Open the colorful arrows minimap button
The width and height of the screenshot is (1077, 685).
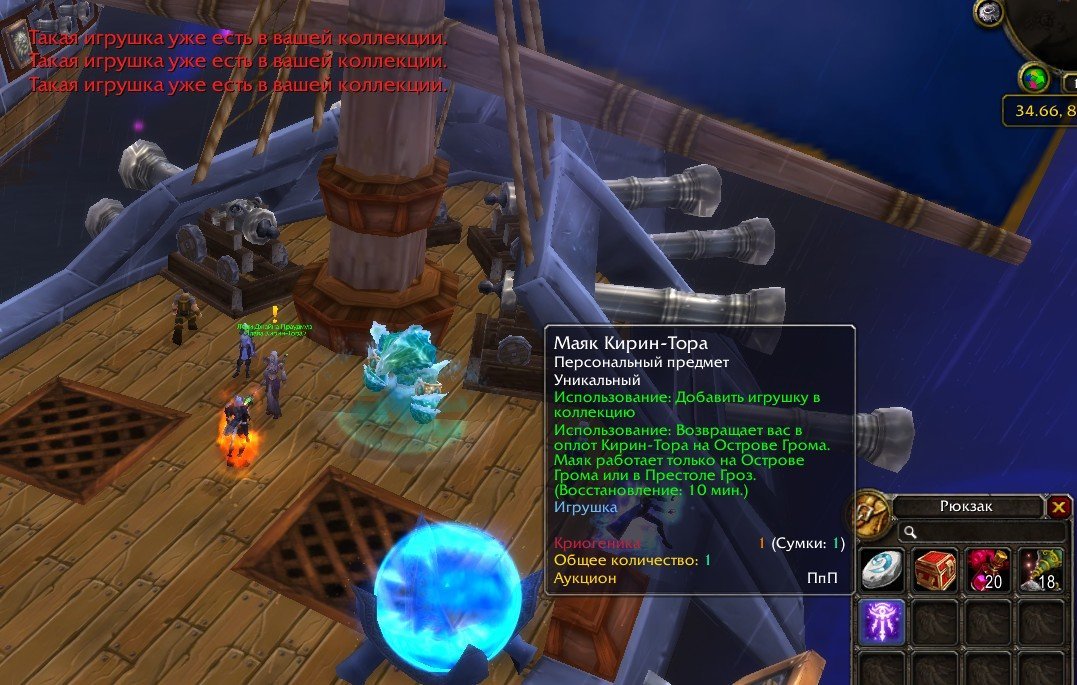1033,77
